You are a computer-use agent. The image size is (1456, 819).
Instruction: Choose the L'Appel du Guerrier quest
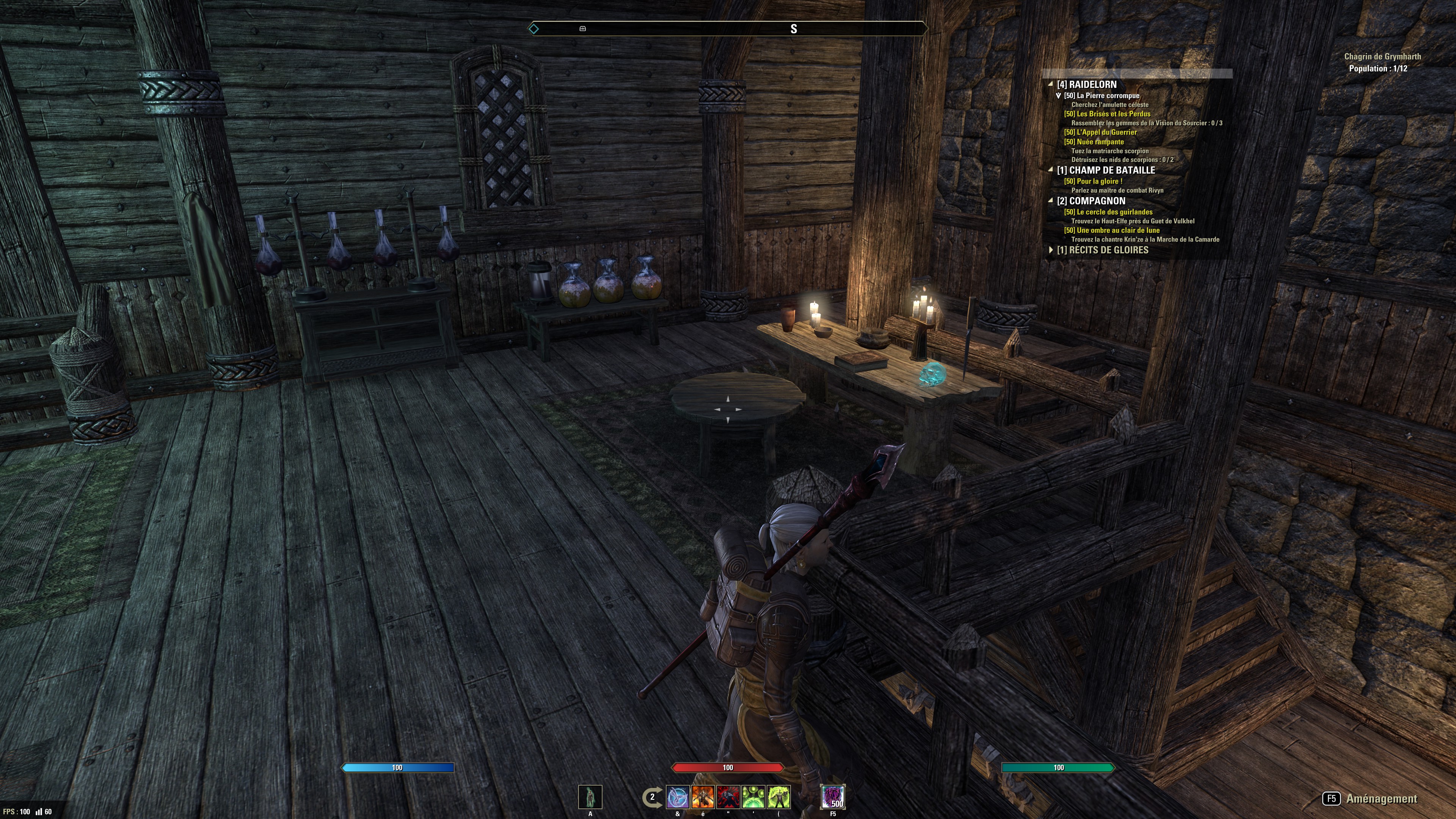pos(1100,132)
